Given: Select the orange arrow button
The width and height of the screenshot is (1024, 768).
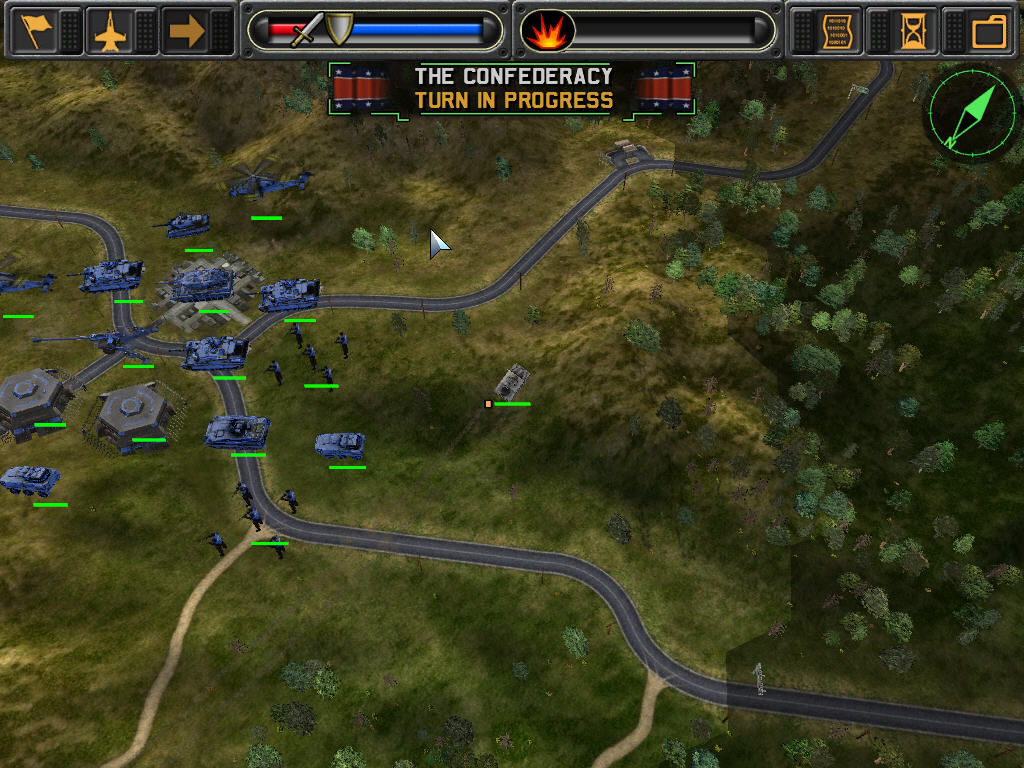Looking at the screenshot, I should click(186, 31).
